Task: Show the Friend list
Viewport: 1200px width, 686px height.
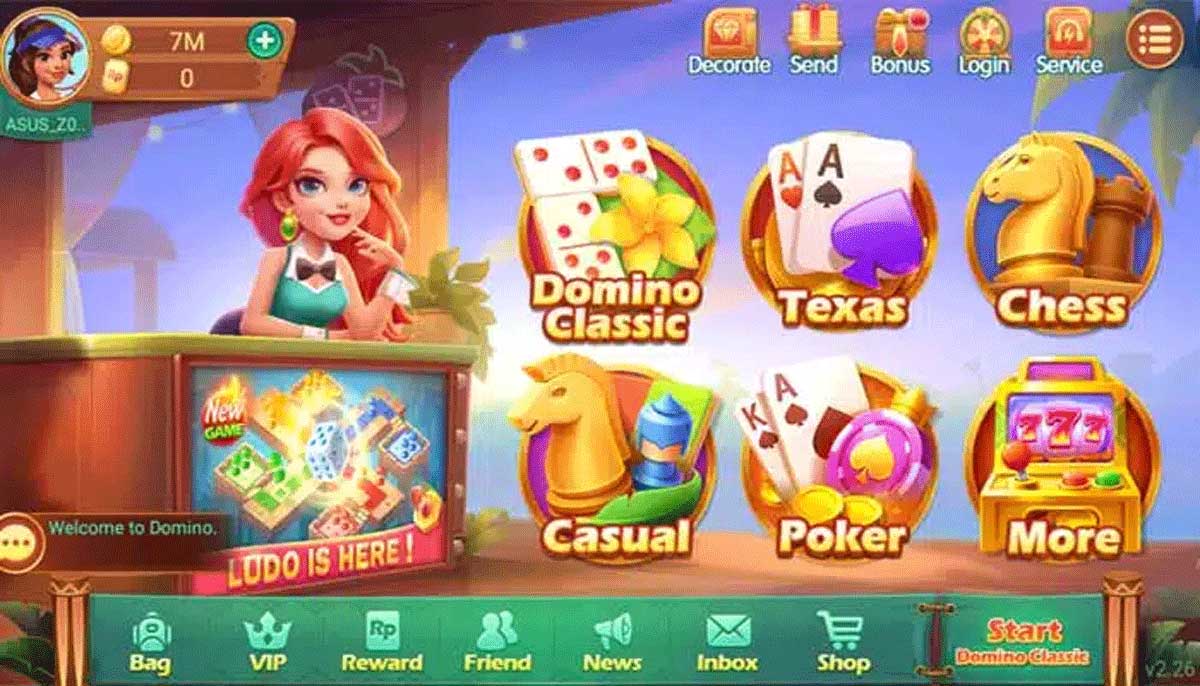Action: pyautogui.click(x=497, y=642)
